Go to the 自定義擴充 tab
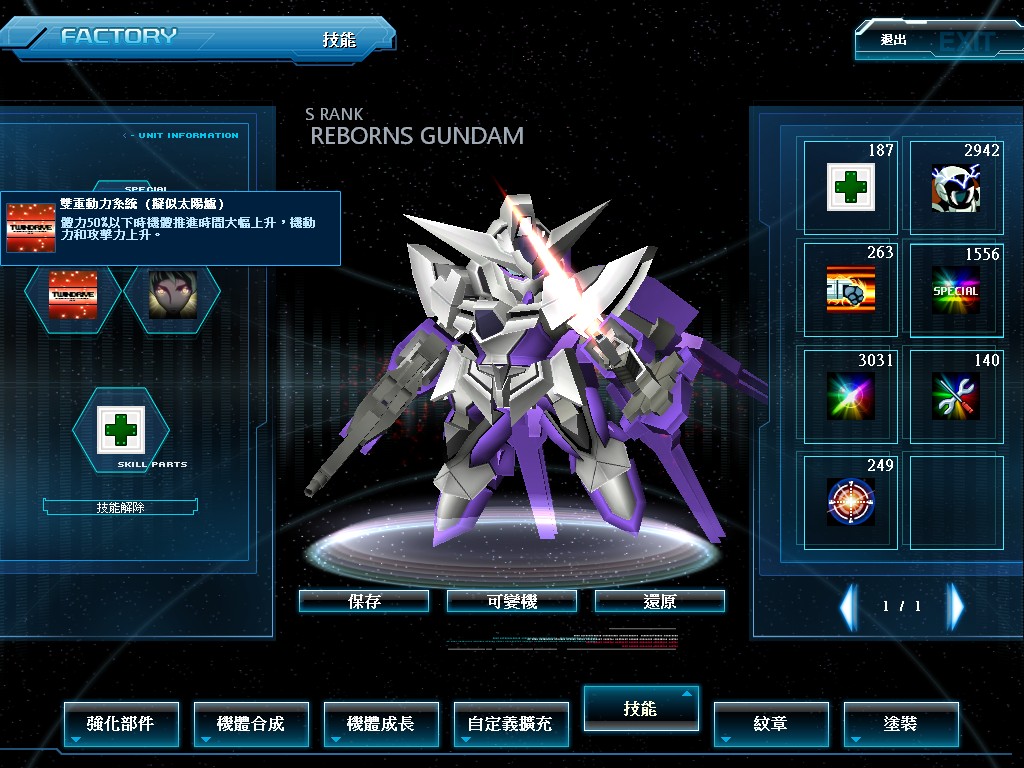This screenshot has width=1024, height=768. [511, 723]
